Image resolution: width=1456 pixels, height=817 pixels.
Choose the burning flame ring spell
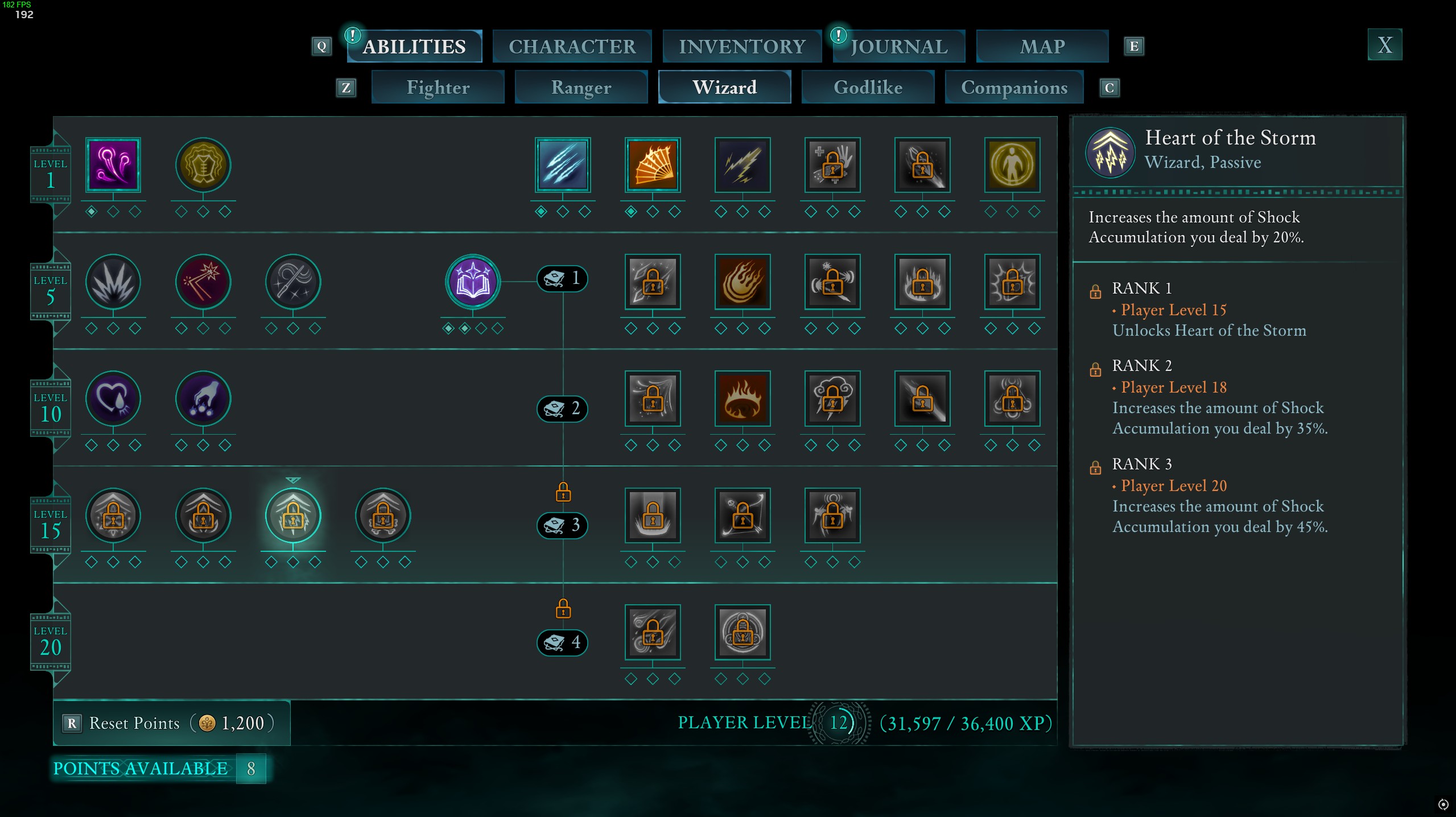click(x=743, y=398)
